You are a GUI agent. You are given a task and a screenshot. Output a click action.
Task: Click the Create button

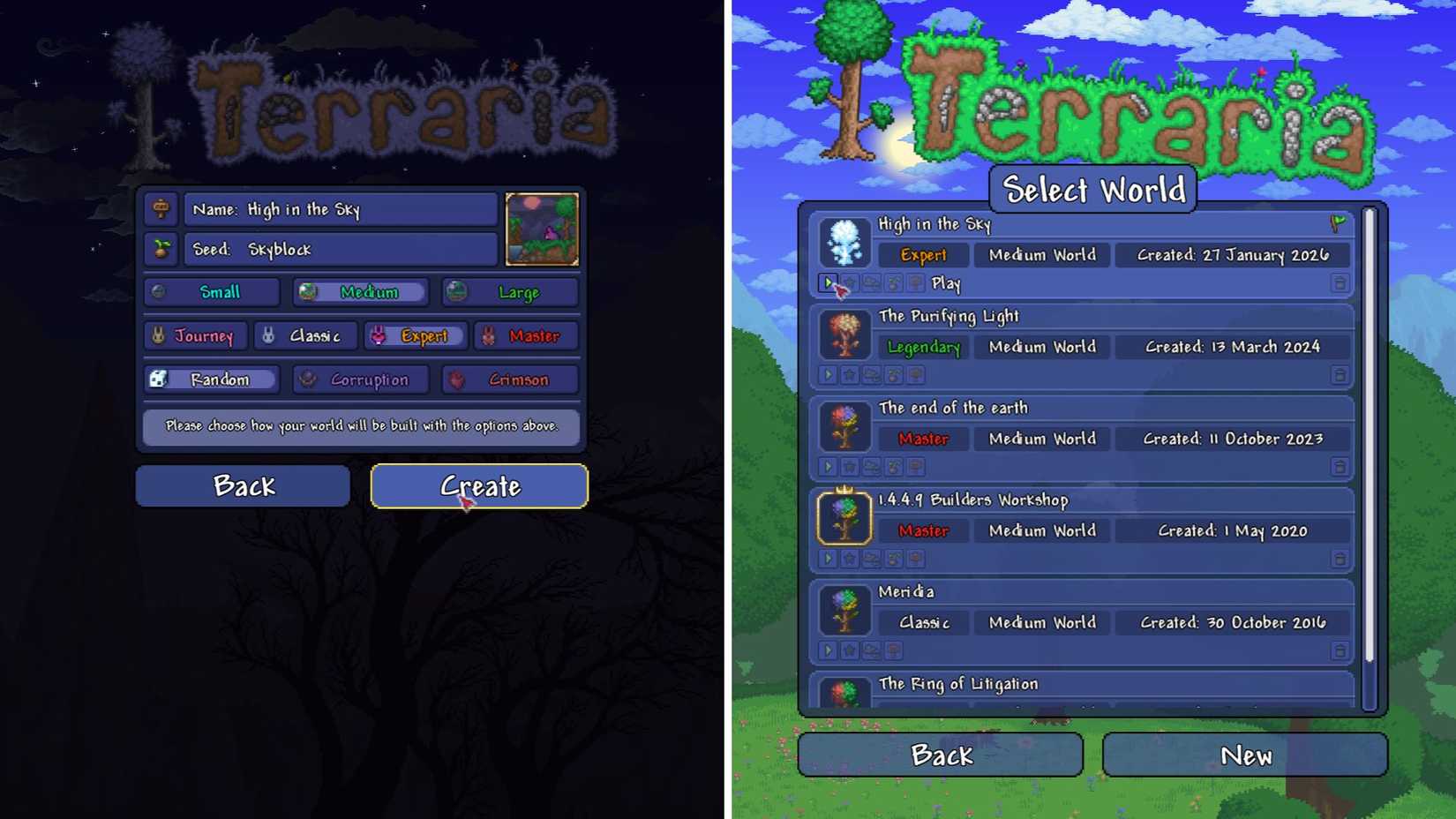point(480,486)
